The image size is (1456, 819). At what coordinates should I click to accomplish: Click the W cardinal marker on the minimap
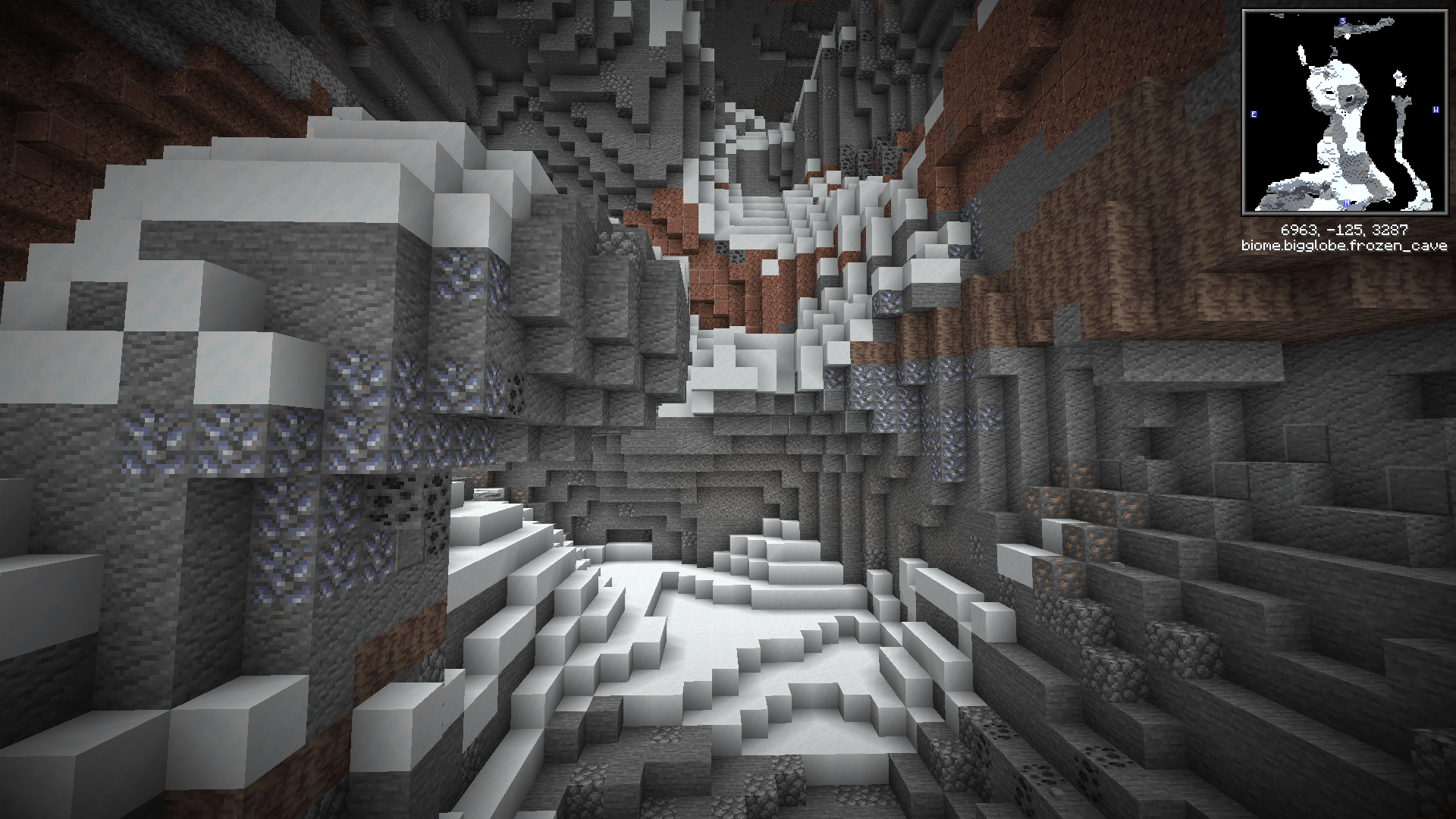click(1435, 110)
